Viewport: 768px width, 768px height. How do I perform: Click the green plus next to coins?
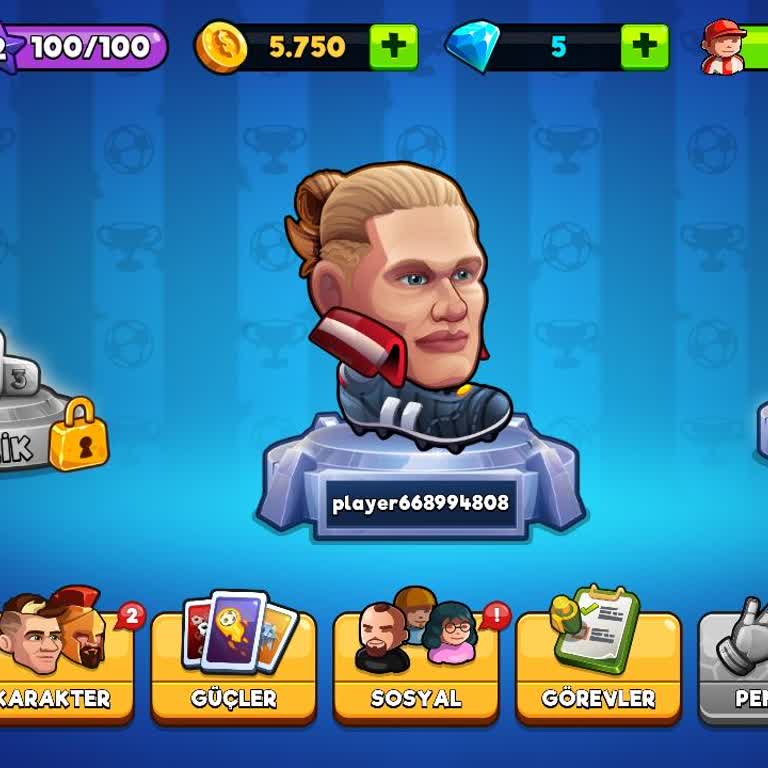[393, 47]
